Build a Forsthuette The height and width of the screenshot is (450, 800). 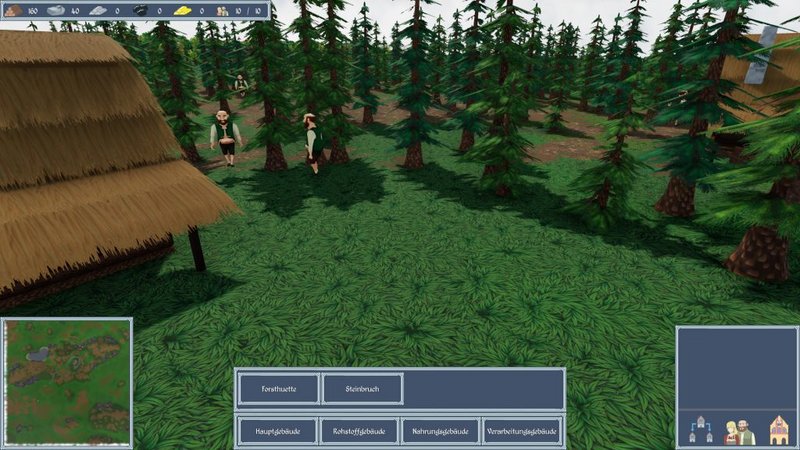click(278, 389)
